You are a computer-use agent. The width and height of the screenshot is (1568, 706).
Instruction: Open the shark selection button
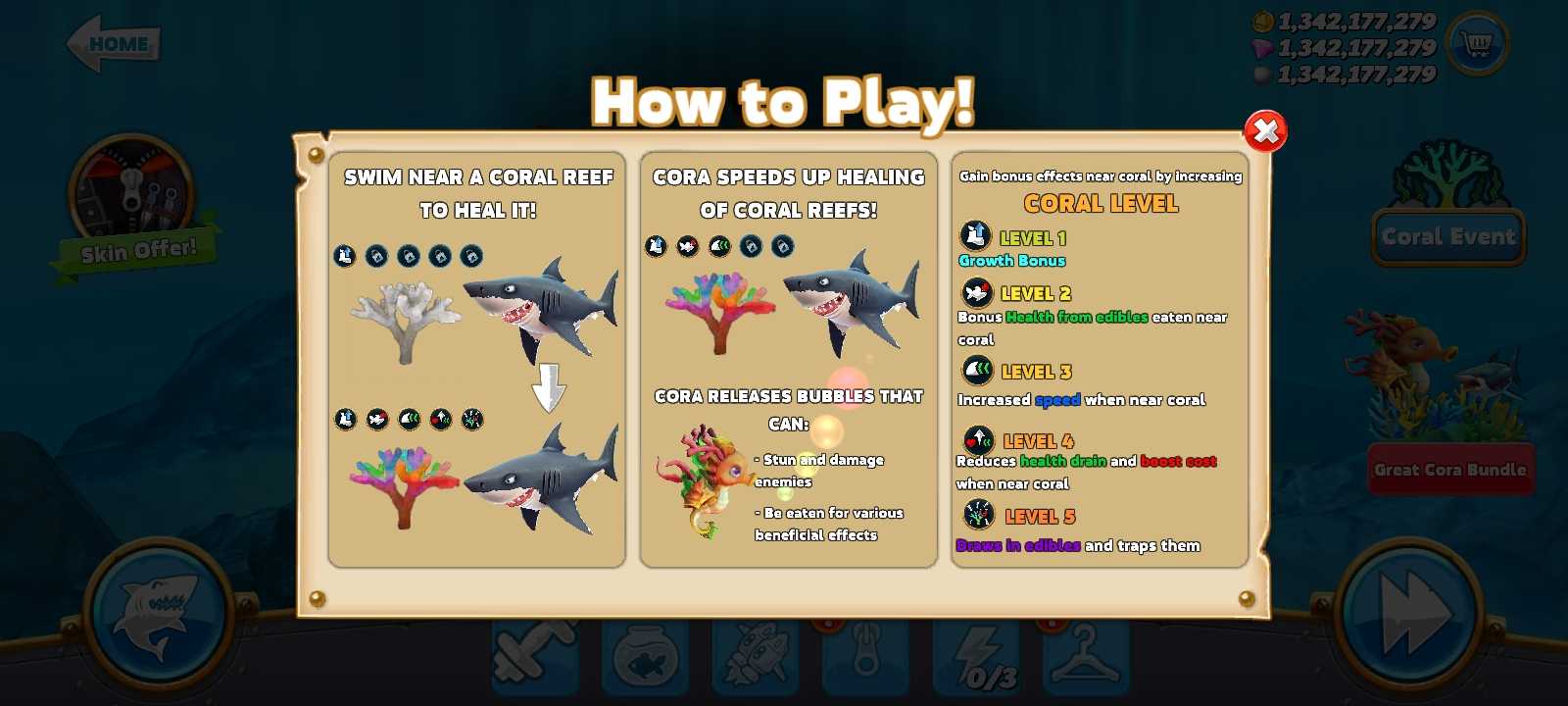point(158,615)
